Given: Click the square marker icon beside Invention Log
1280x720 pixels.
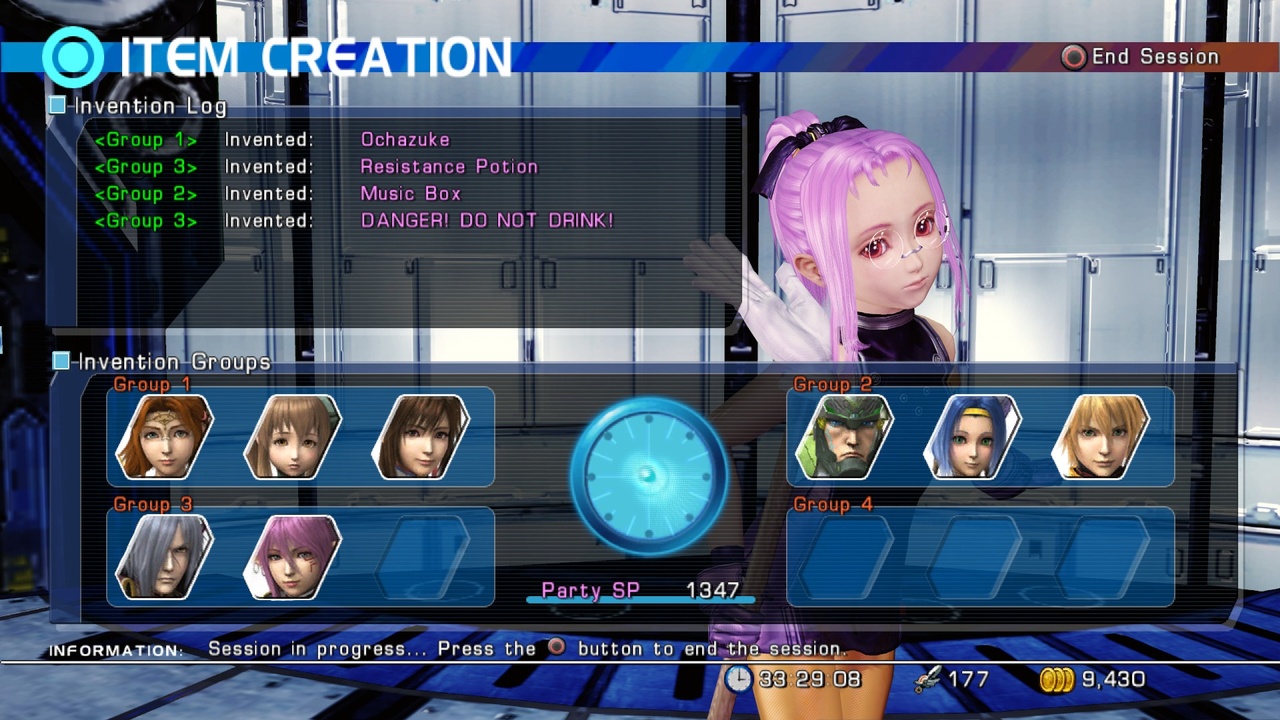Looking at the screenshot, I should click(57, 104).
